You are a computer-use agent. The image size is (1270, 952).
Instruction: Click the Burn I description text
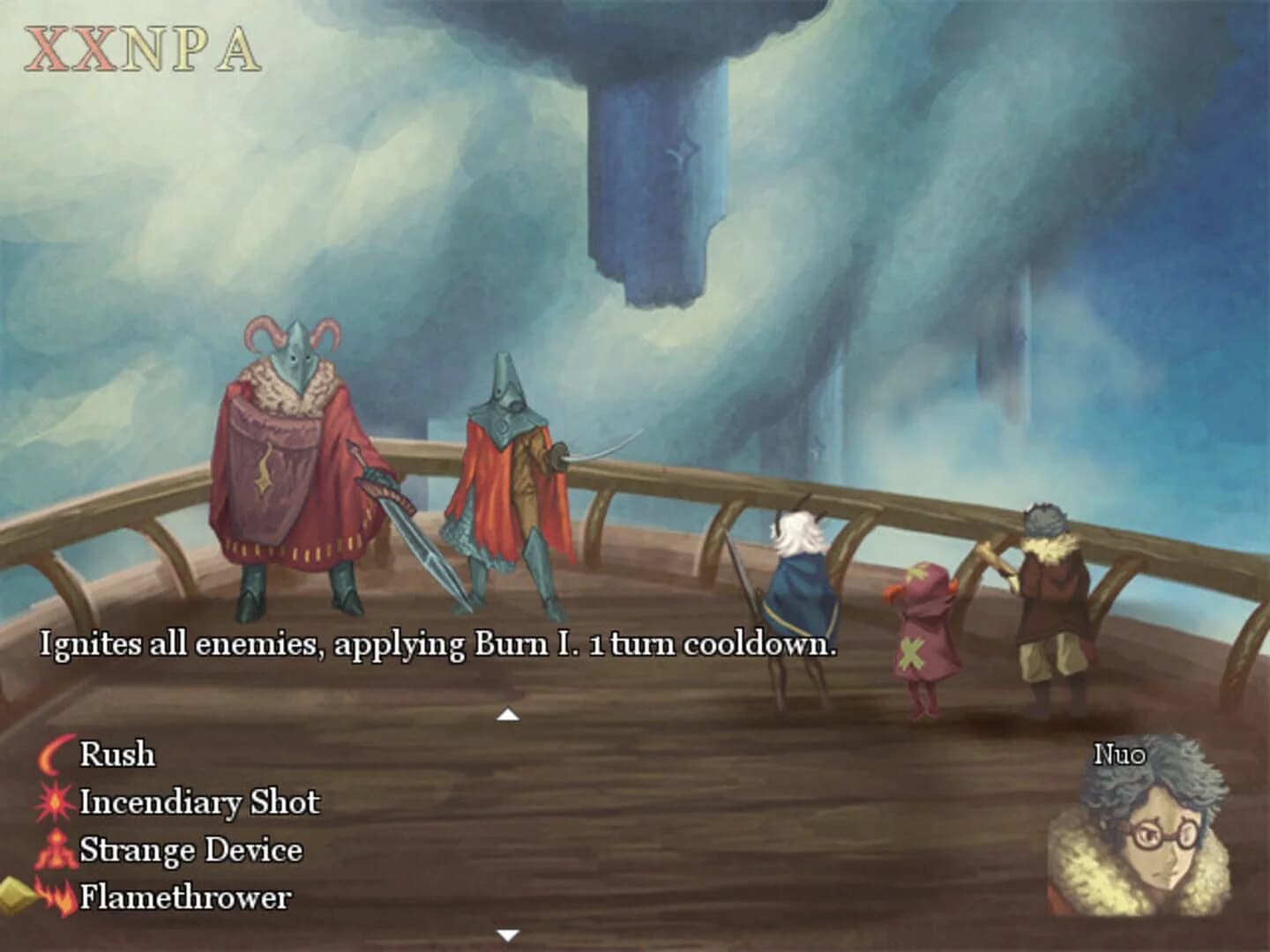coord(437,649)
